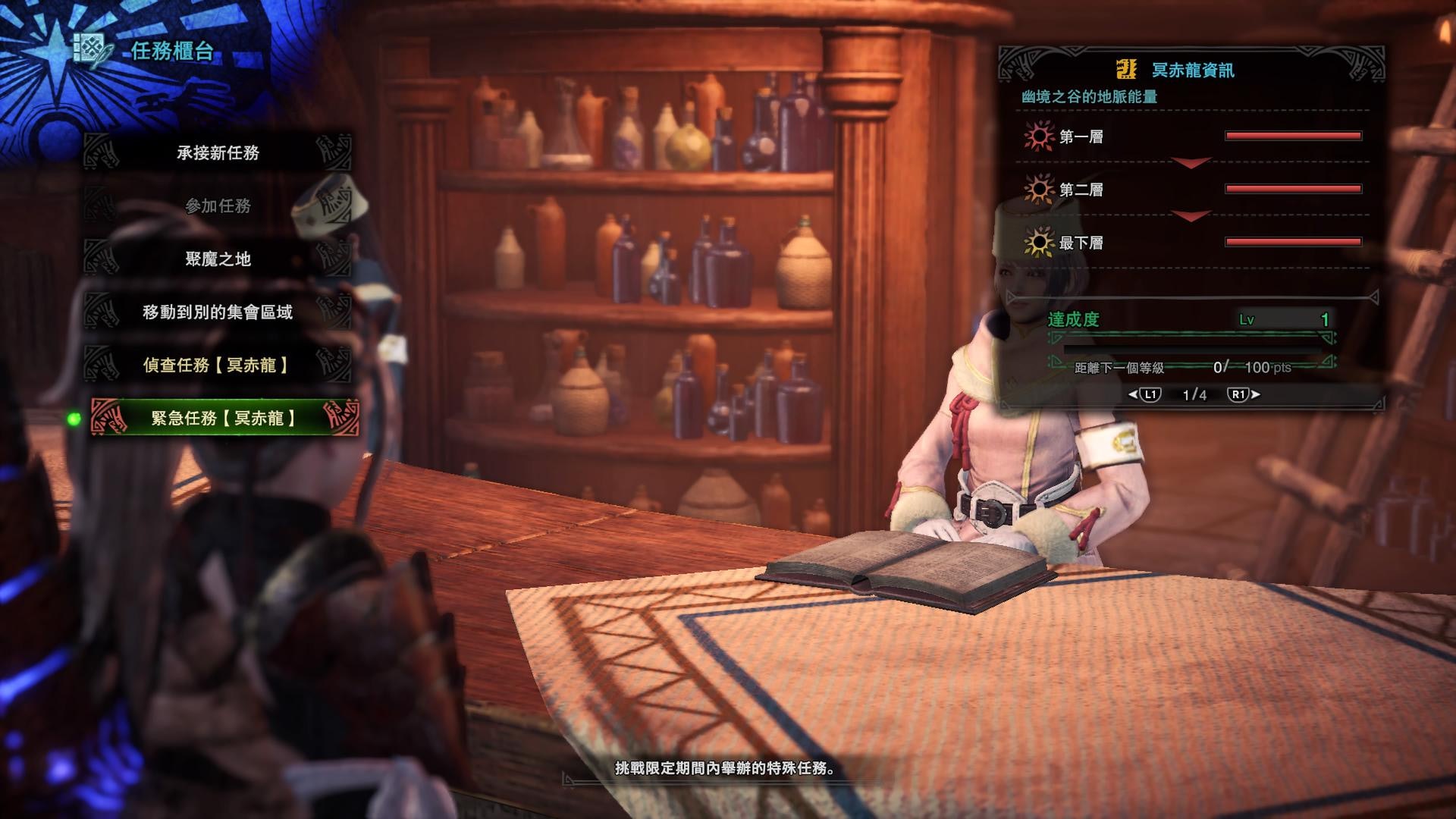Select 承接新任務 menu entry

[x=218, y=152]
